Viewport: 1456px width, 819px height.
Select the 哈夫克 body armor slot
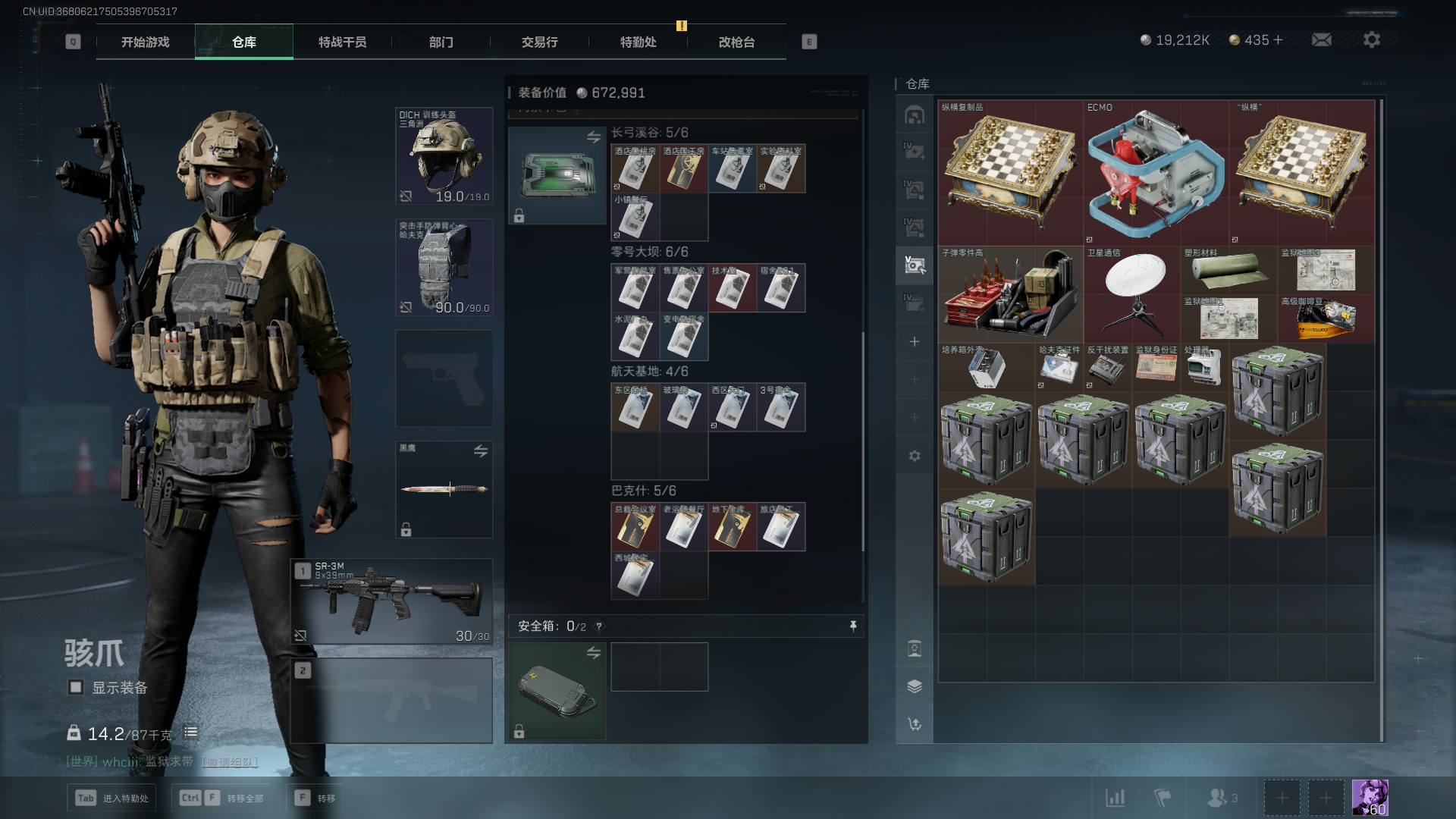tap(444, 267)
